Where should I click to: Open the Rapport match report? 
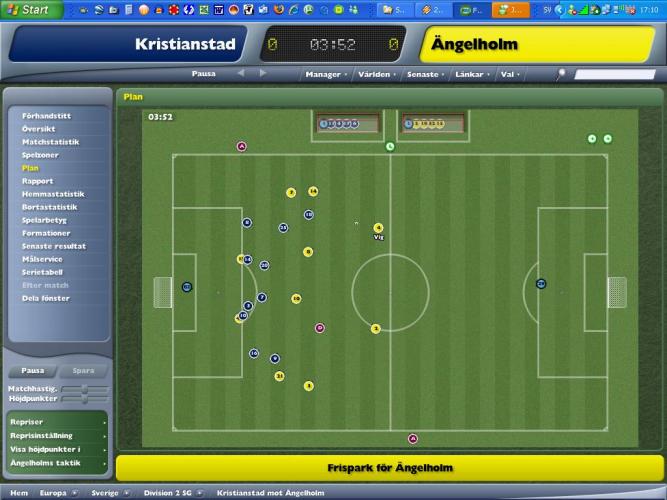[x=38, y=181]
